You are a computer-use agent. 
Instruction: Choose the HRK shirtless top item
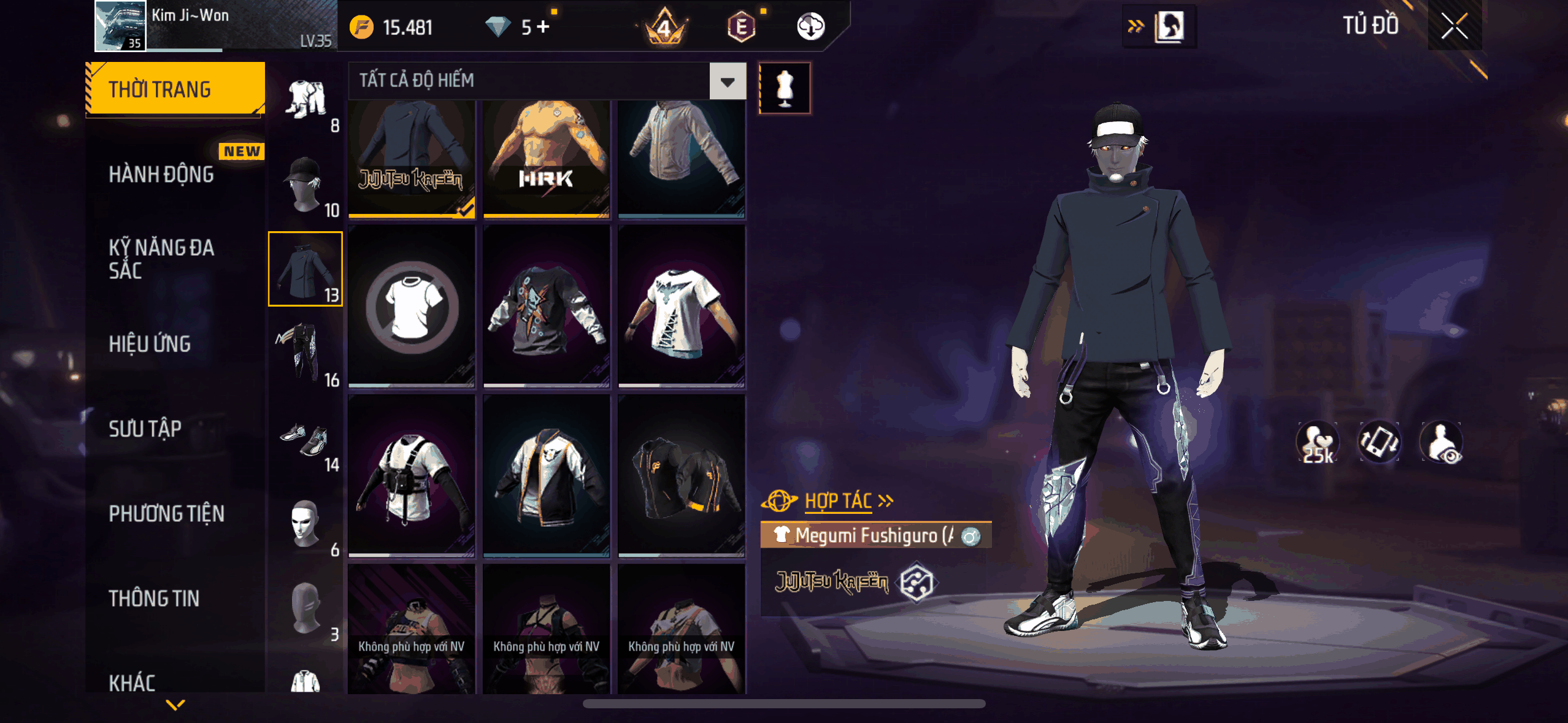[x=546, y=158]
